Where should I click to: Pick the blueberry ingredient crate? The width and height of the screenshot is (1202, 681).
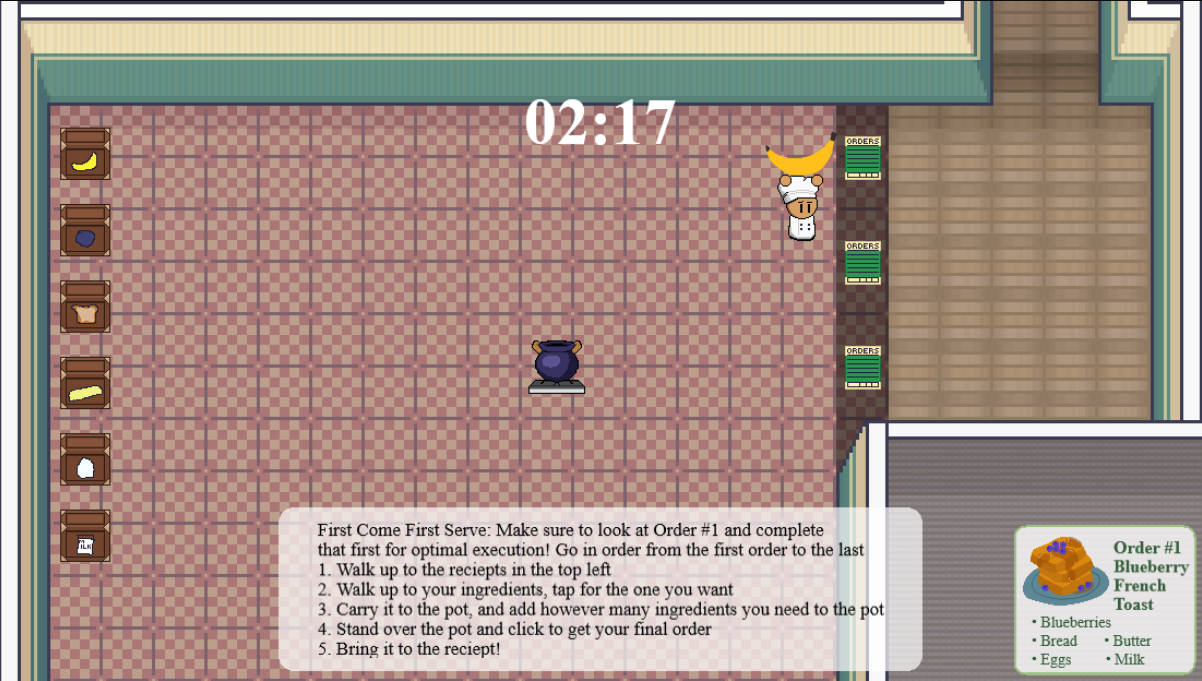point(85,231)
